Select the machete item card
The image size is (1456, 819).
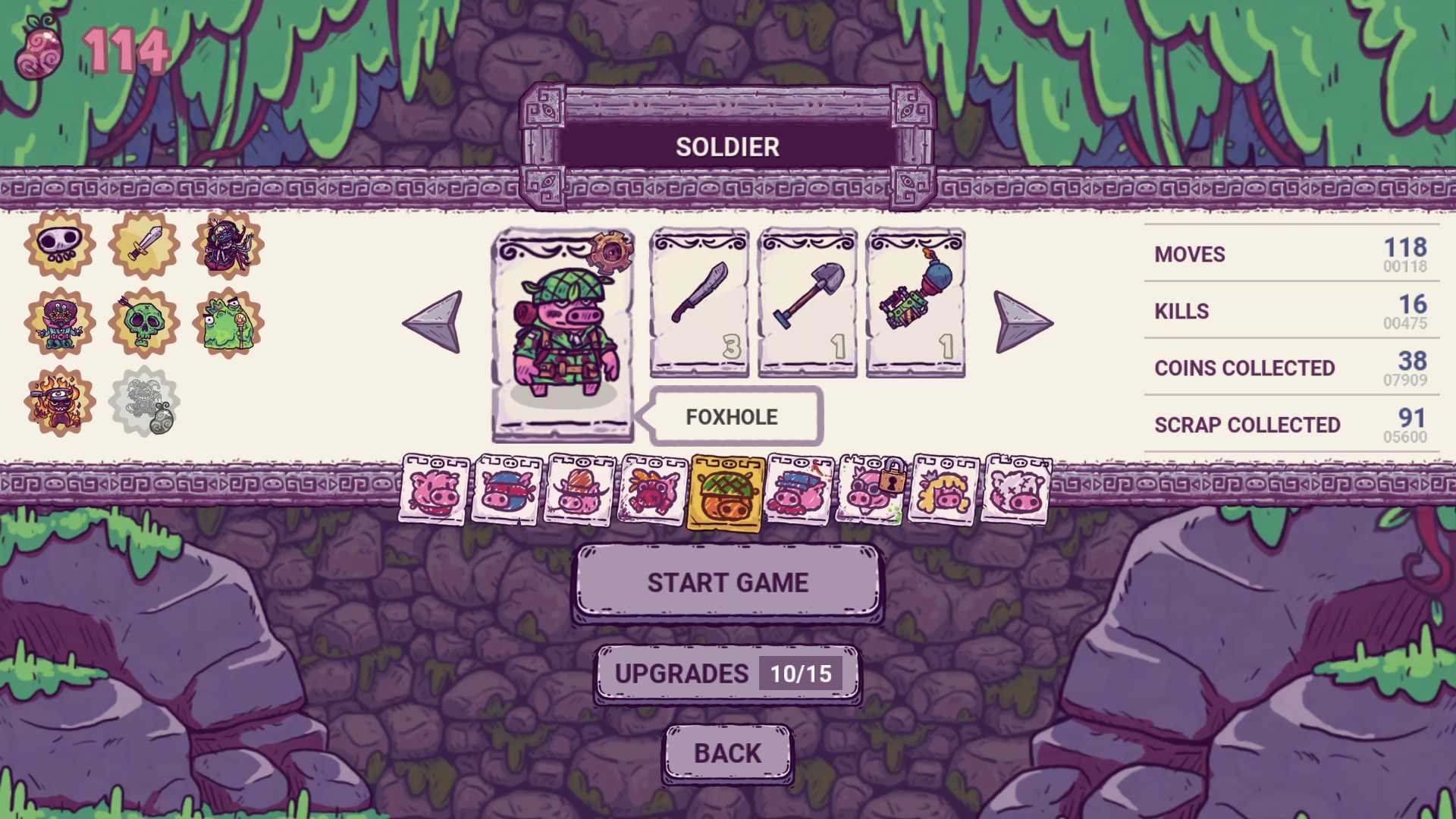tap(699, 302)
